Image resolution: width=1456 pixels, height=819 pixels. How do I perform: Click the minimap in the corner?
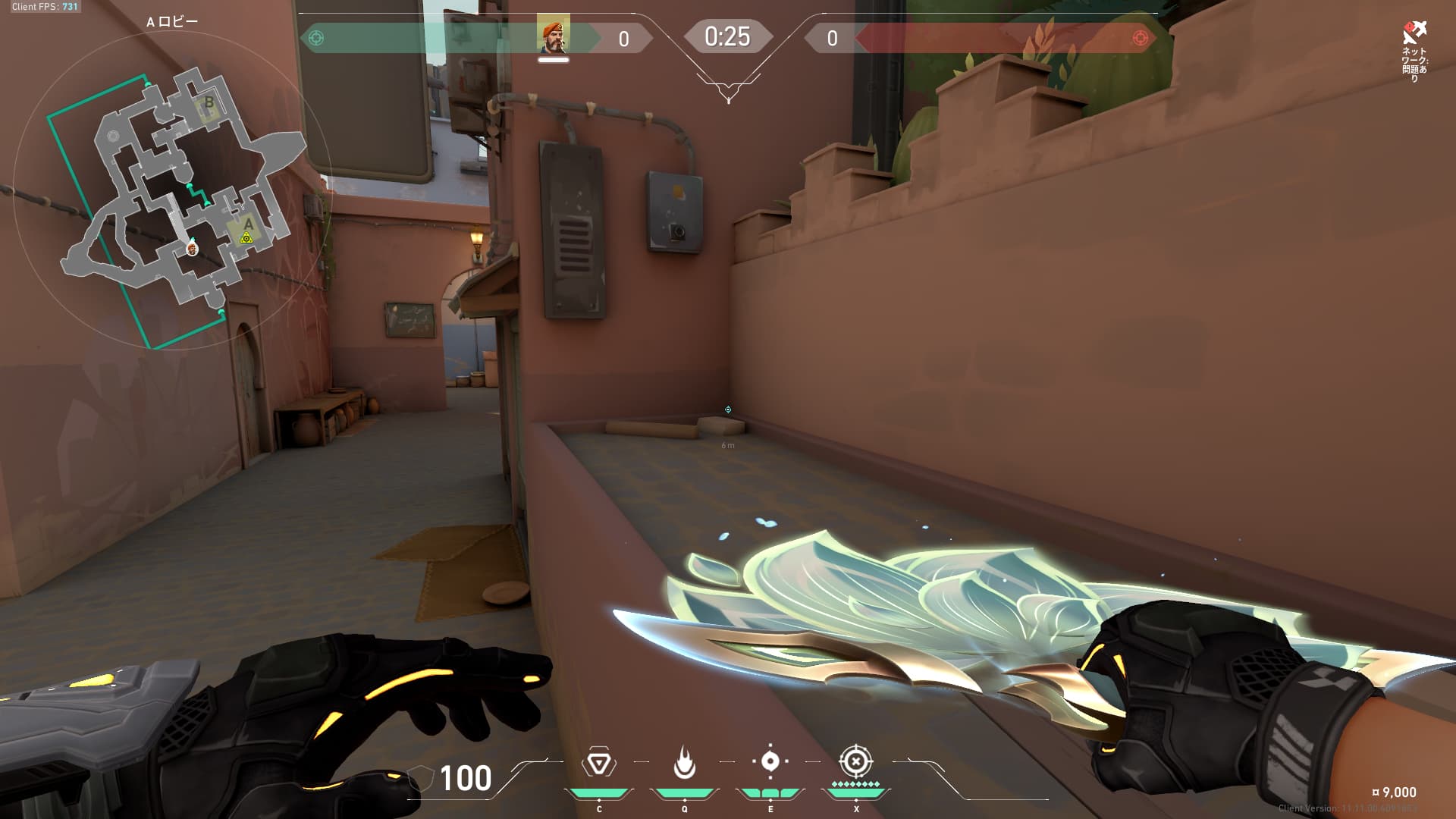click(x=173, y=191)
